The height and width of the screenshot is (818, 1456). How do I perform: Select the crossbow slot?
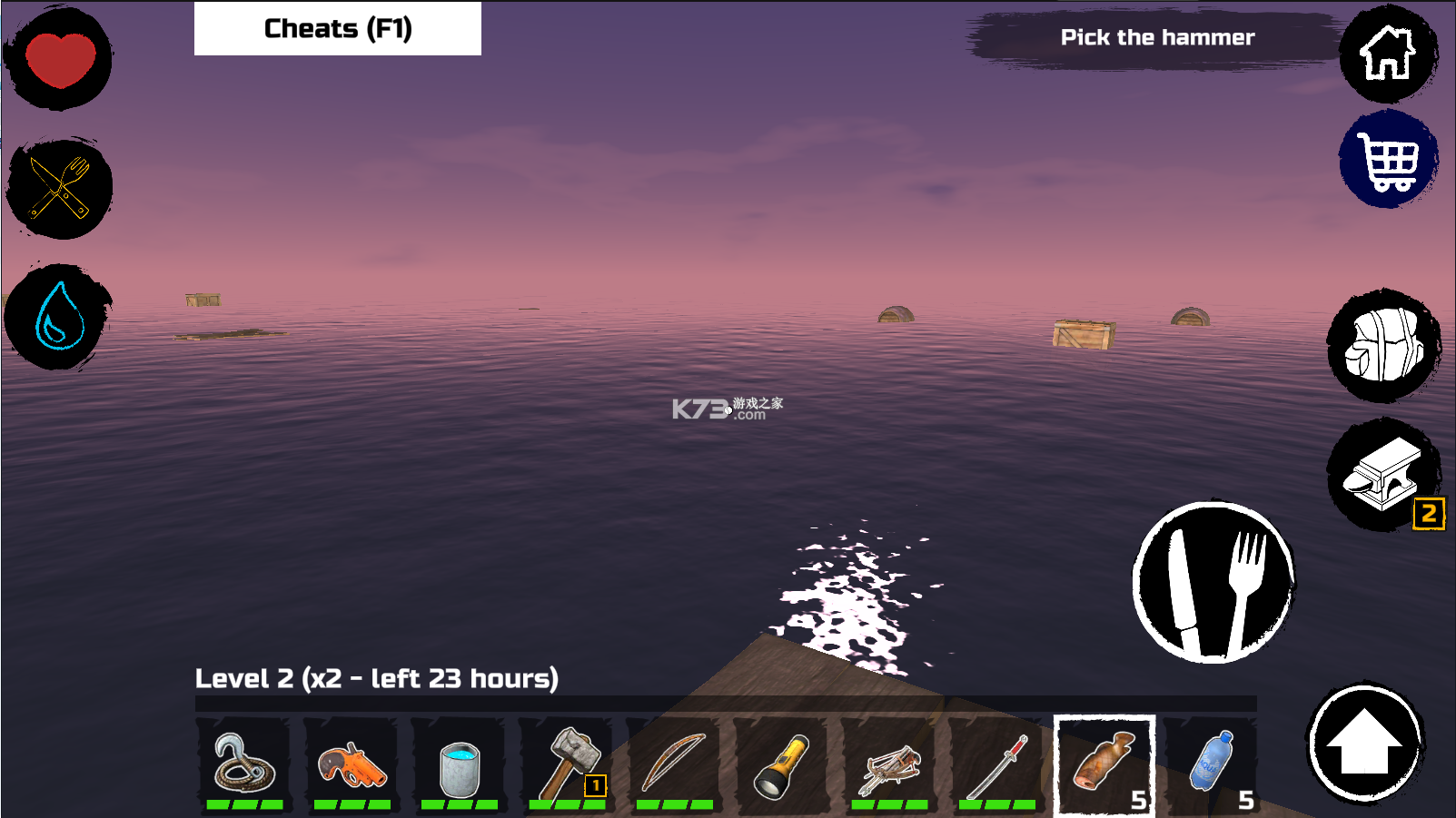889,764
